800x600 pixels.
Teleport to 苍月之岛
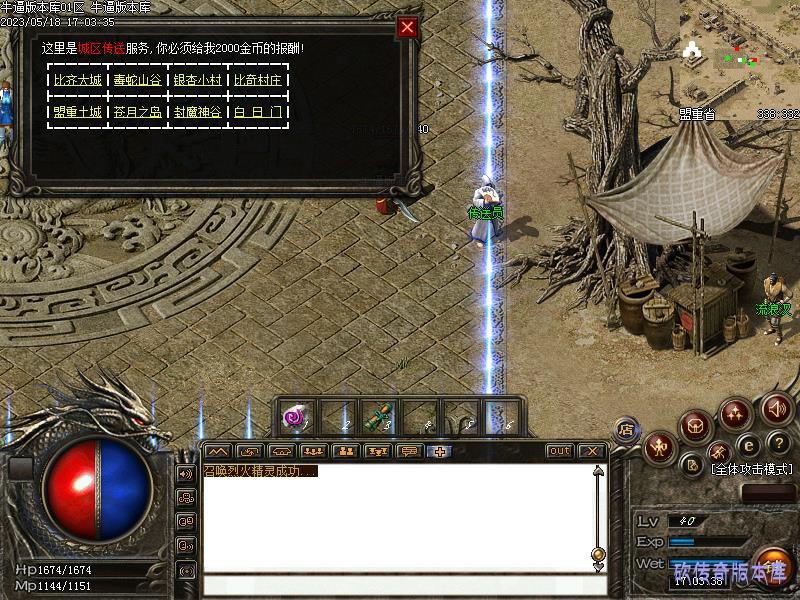(x=137, y=112)
